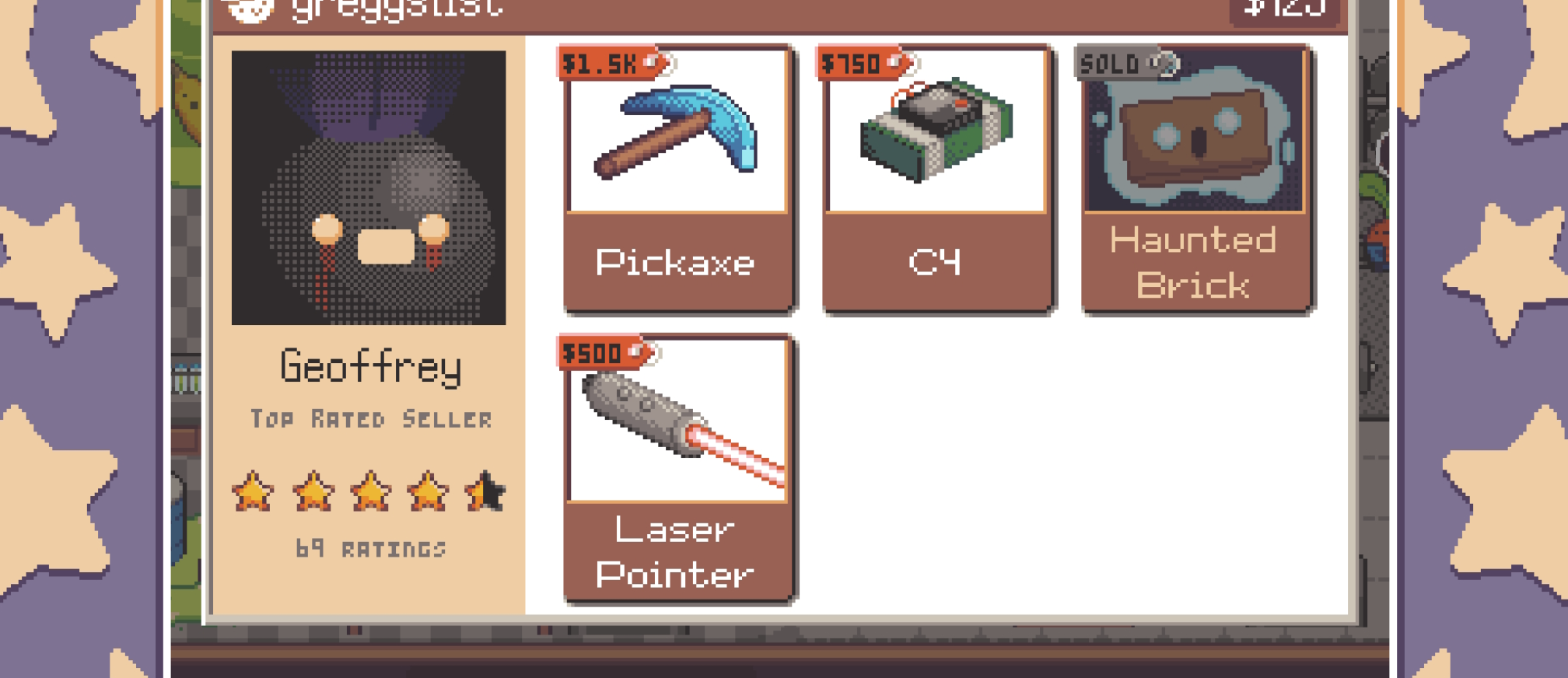The height and width of the screenshot is (678, 1568).
Task: Click the sold Haunted Brick listing
Action: 1195,179
